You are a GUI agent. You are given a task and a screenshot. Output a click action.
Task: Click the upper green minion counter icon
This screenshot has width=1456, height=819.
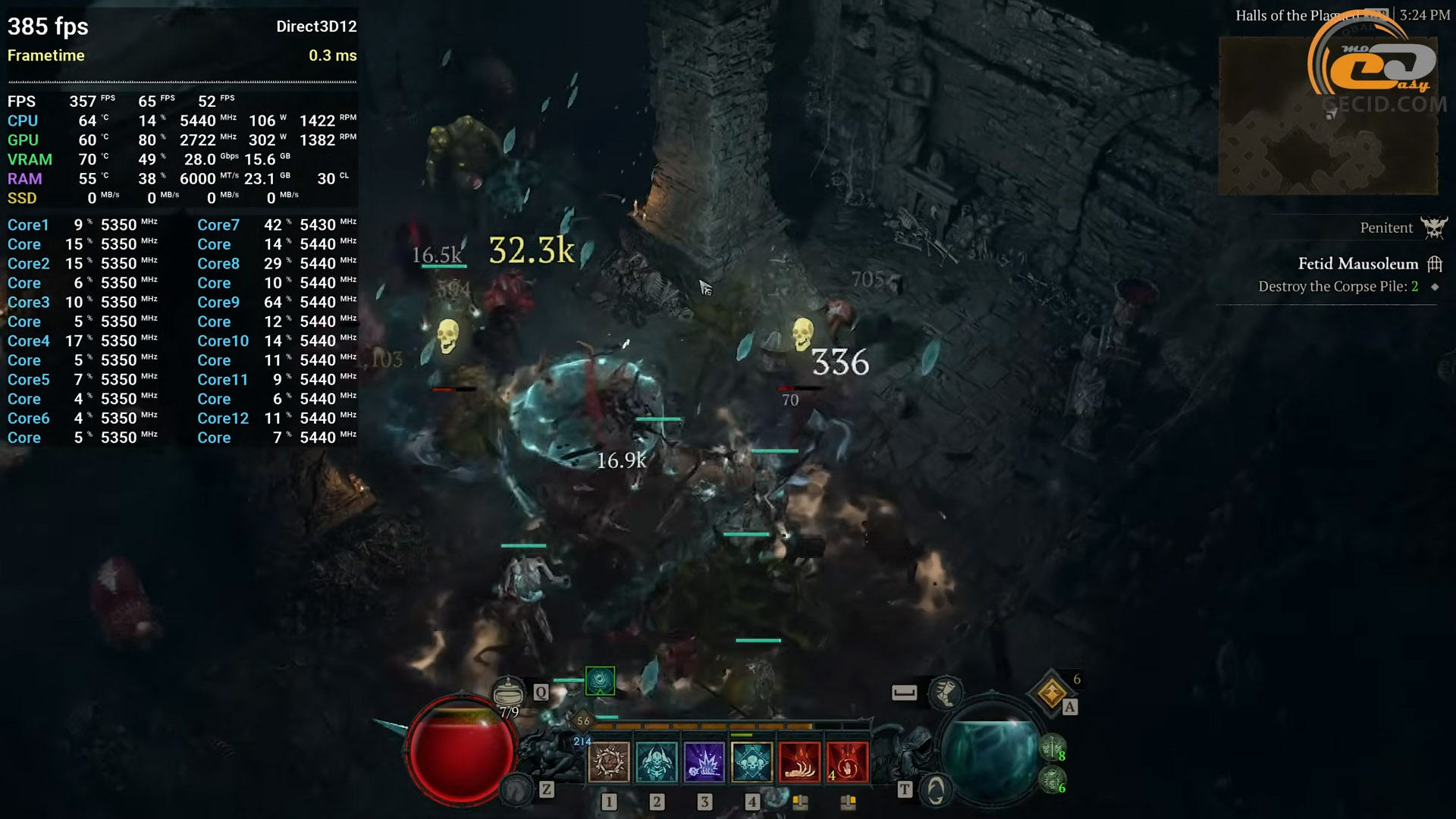click(x=1052, y=748)
